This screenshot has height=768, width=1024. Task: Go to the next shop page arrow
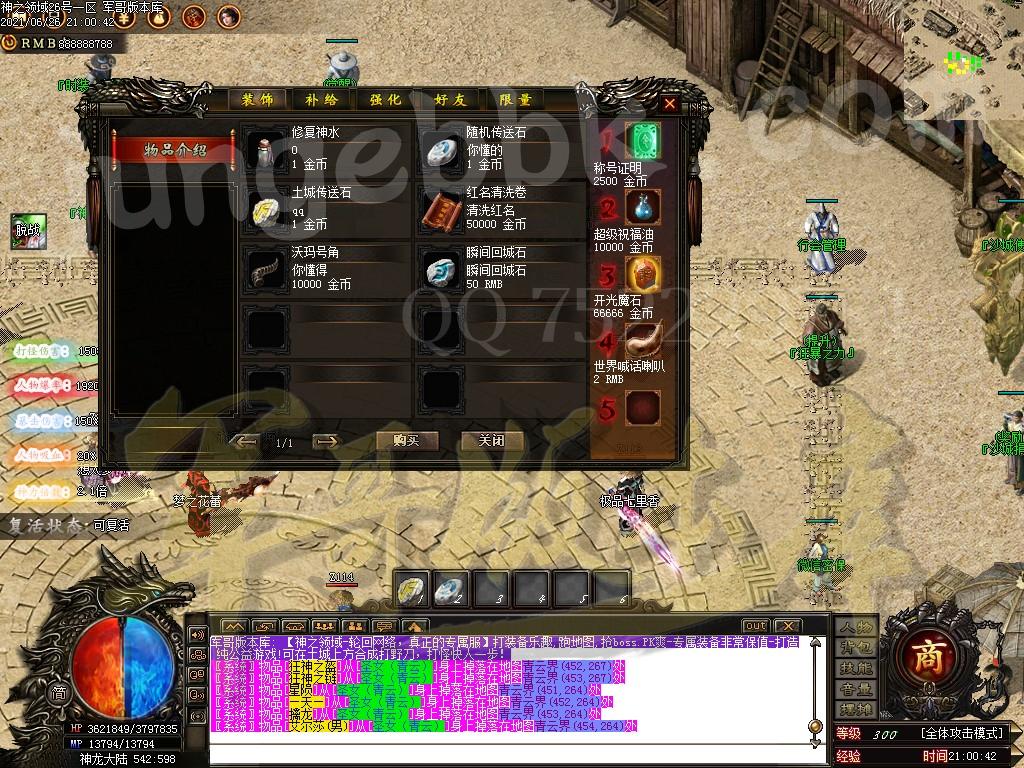[325, 441]
